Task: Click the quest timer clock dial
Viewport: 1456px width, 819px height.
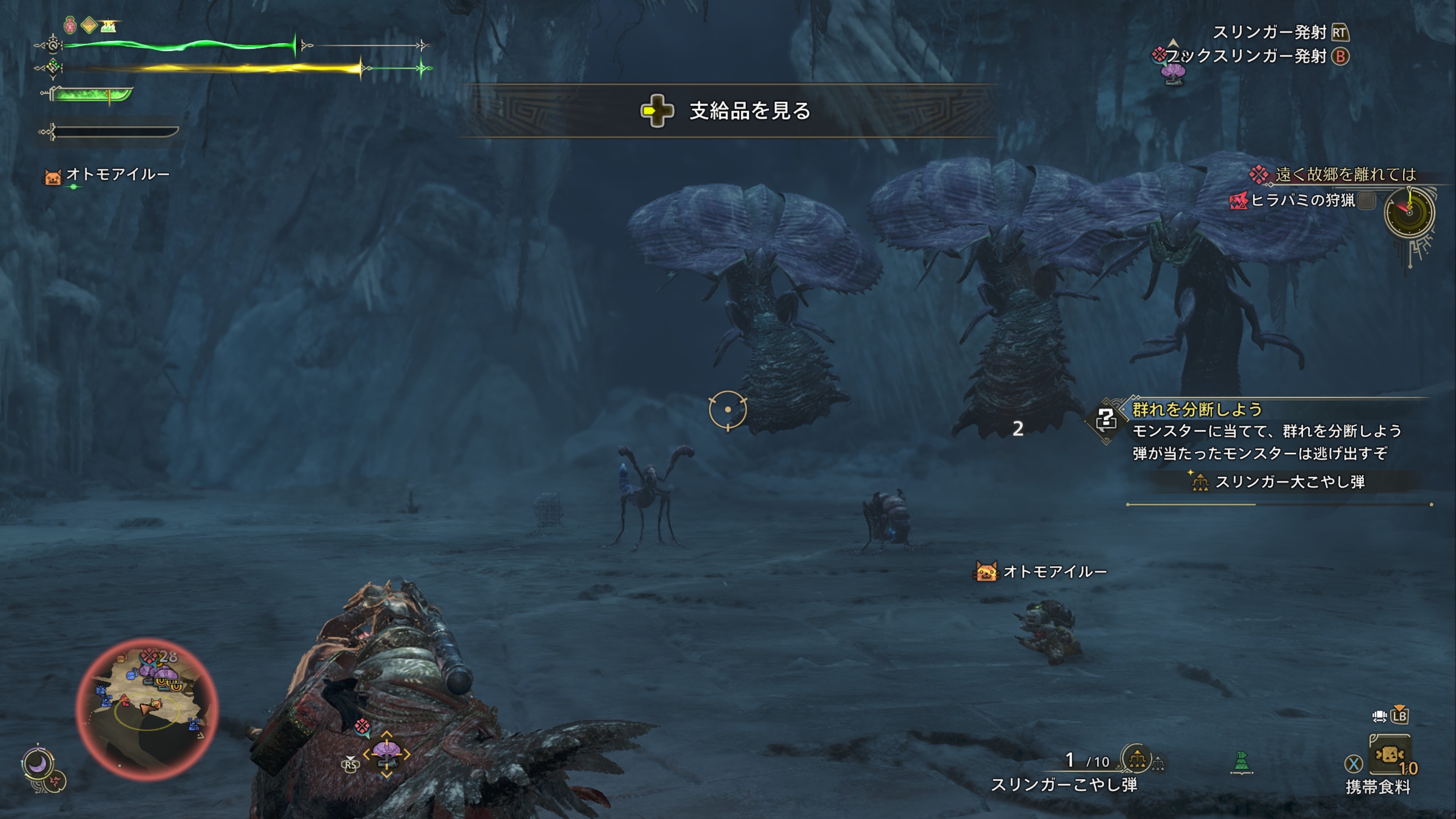Action: tap(1409, 213)
